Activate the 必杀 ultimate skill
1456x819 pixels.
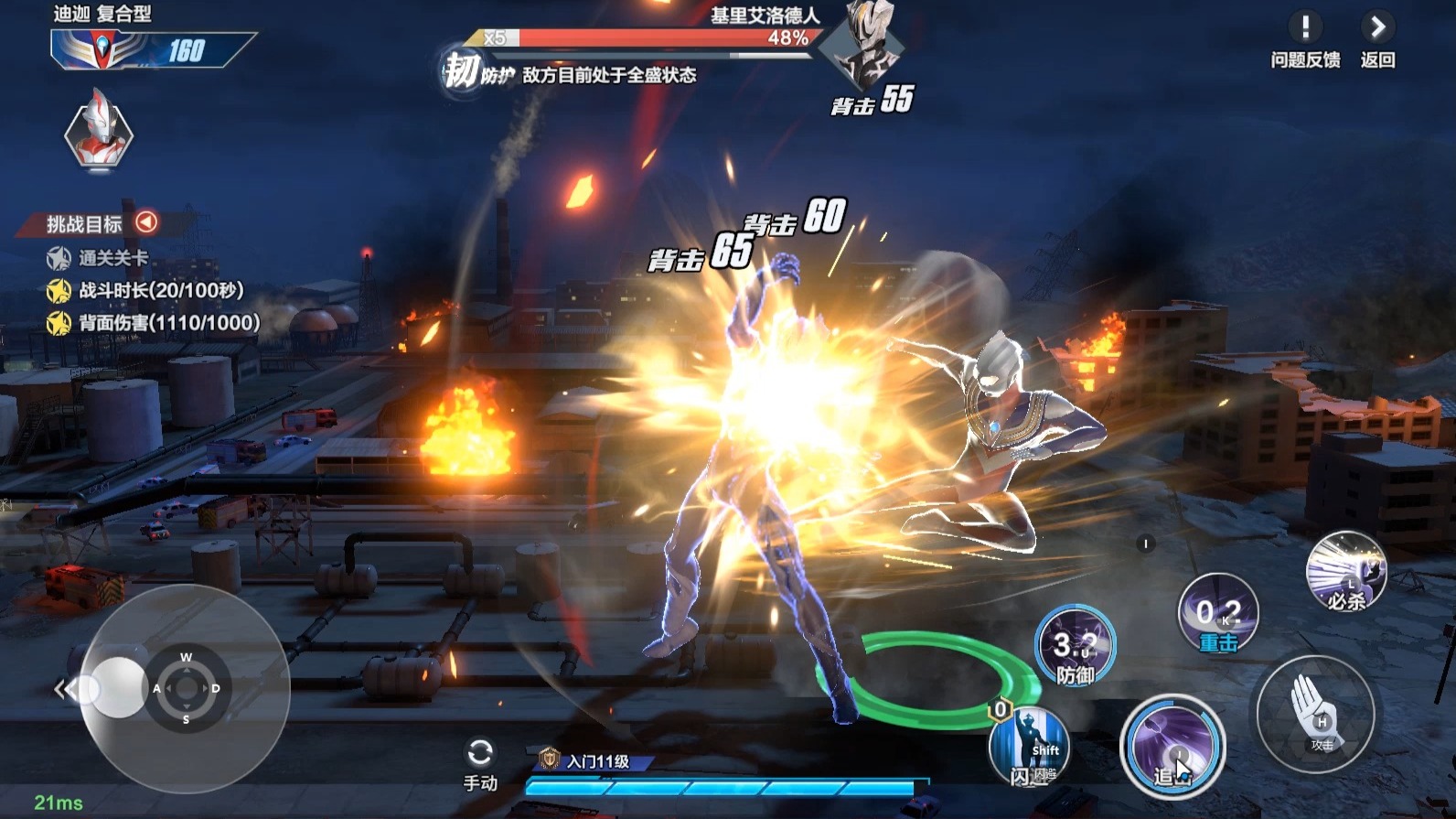(1345, 573)
